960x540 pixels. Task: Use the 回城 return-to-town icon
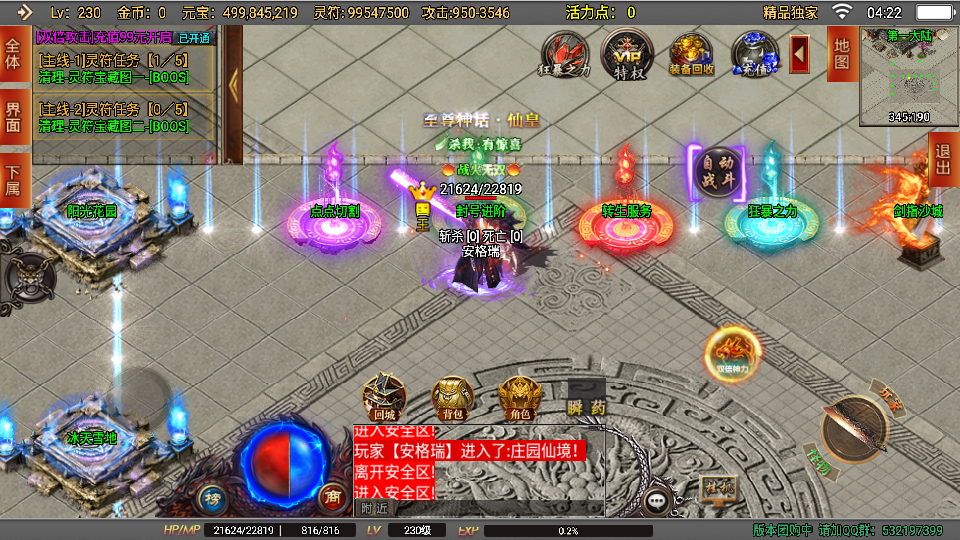pos(384,397)
